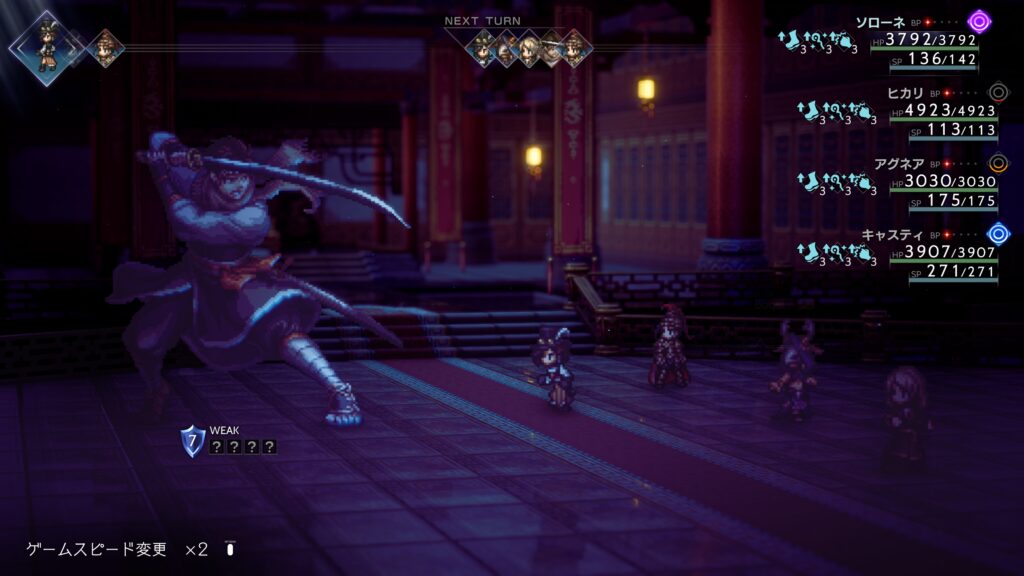Click ヒカリ's gray latent power gauge

point(997,92)
